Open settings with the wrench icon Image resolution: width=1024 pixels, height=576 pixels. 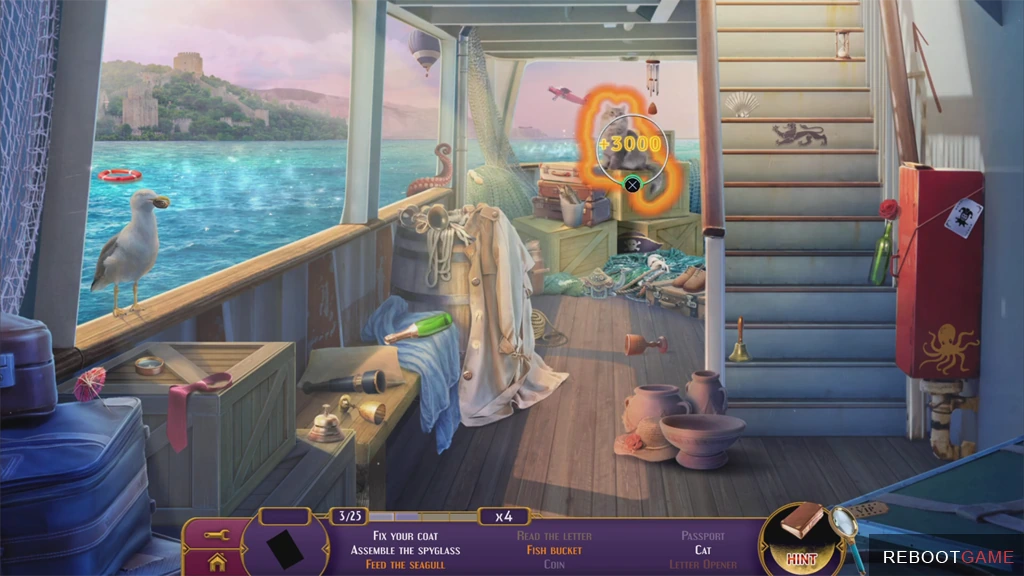pyautogui.click(x=217, y=535)
